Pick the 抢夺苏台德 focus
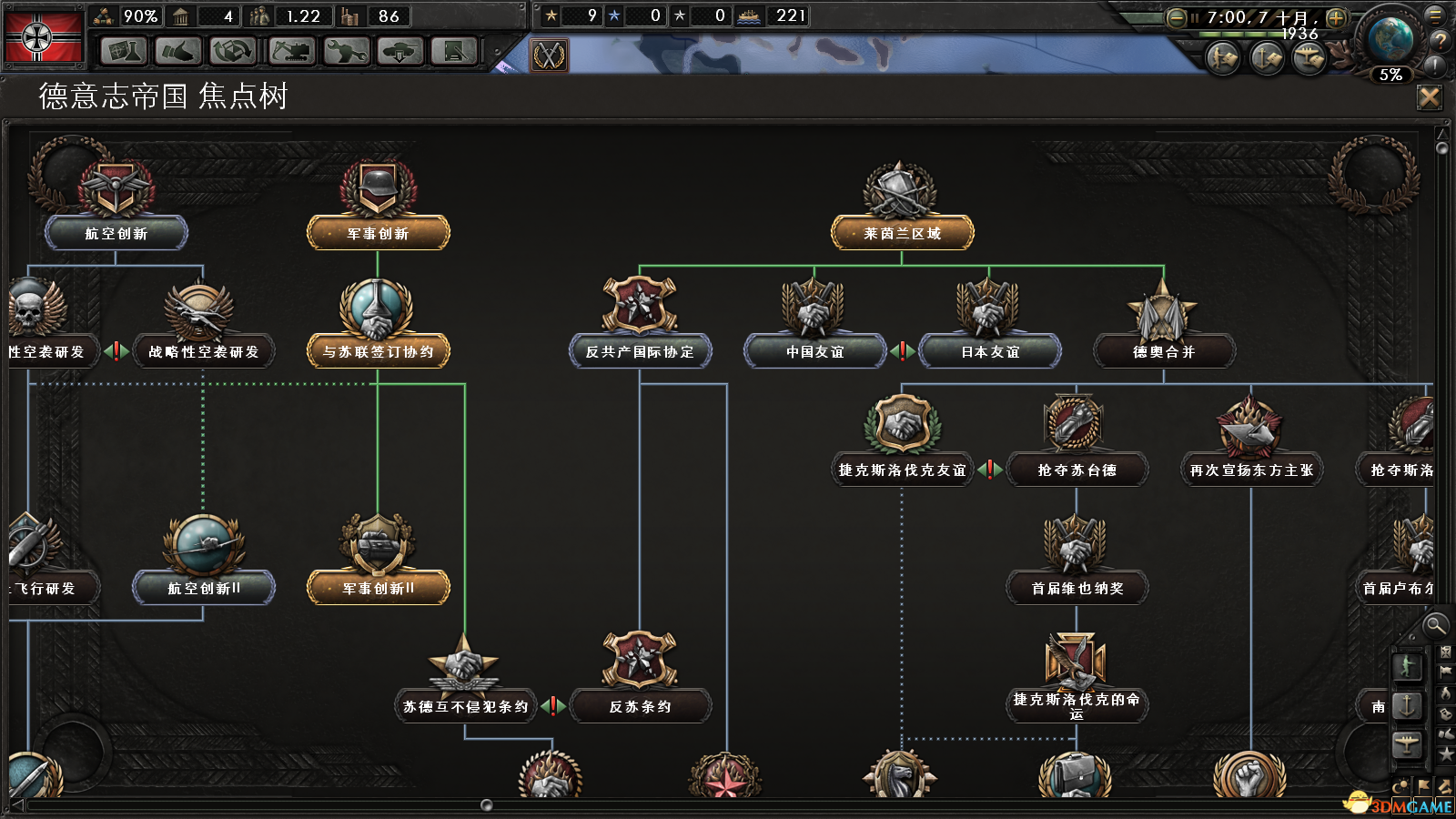 [1077, 470]
